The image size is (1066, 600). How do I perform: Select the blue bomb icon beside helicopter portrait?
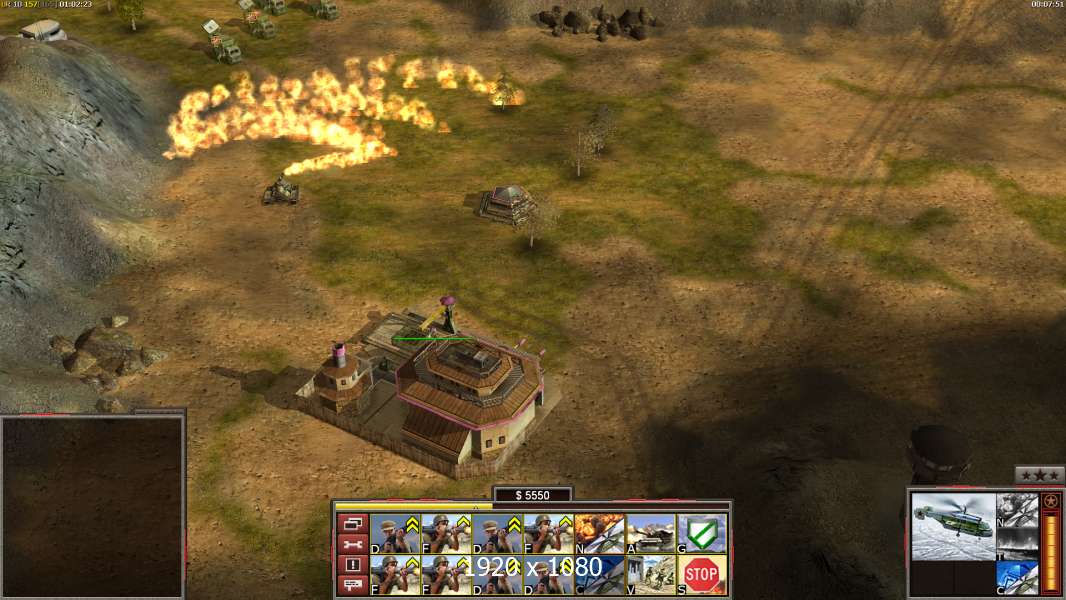click(1017, 577)
